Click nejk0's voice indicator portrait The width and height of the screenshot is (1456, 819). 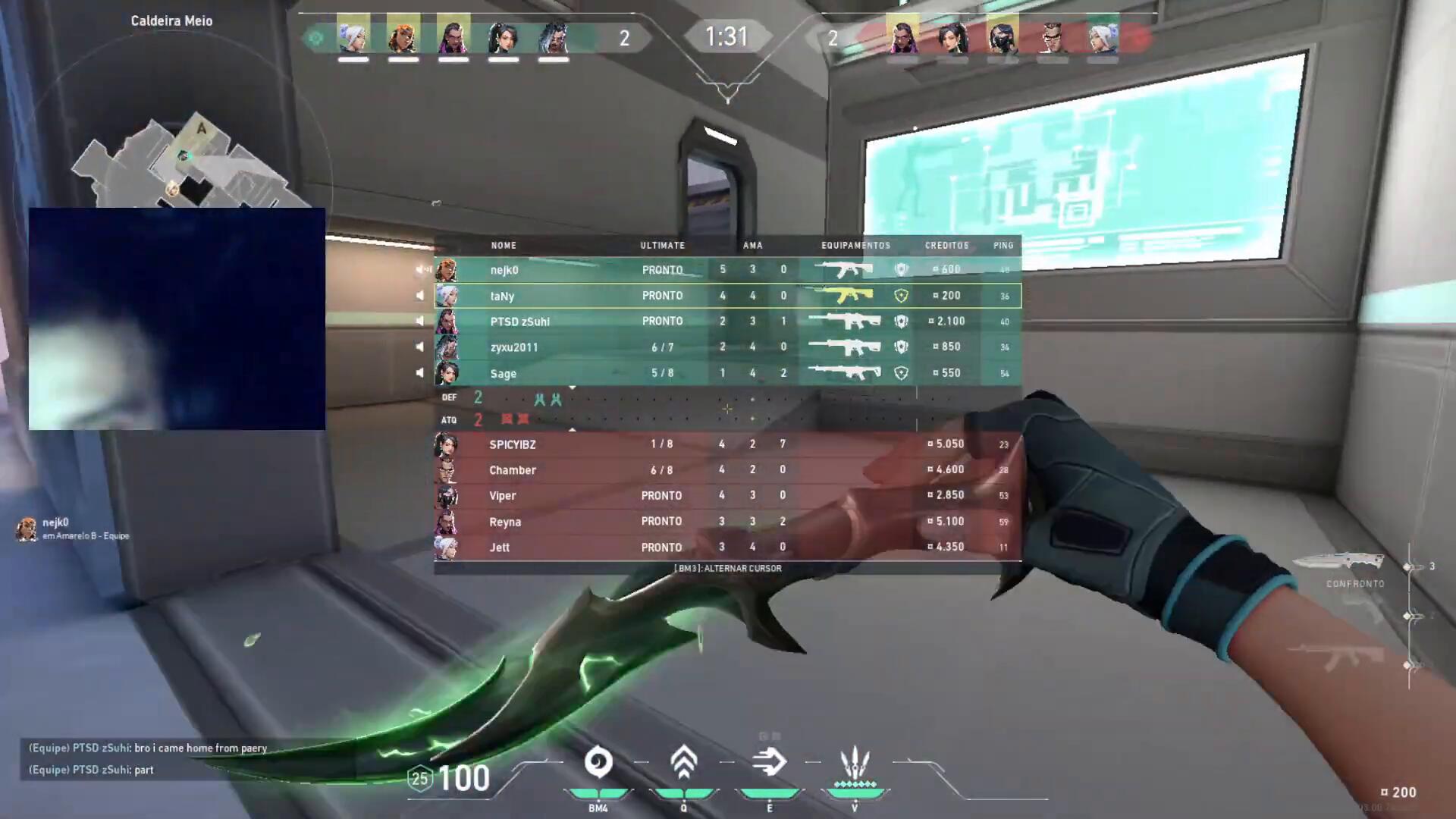click(x=27, y=529)
